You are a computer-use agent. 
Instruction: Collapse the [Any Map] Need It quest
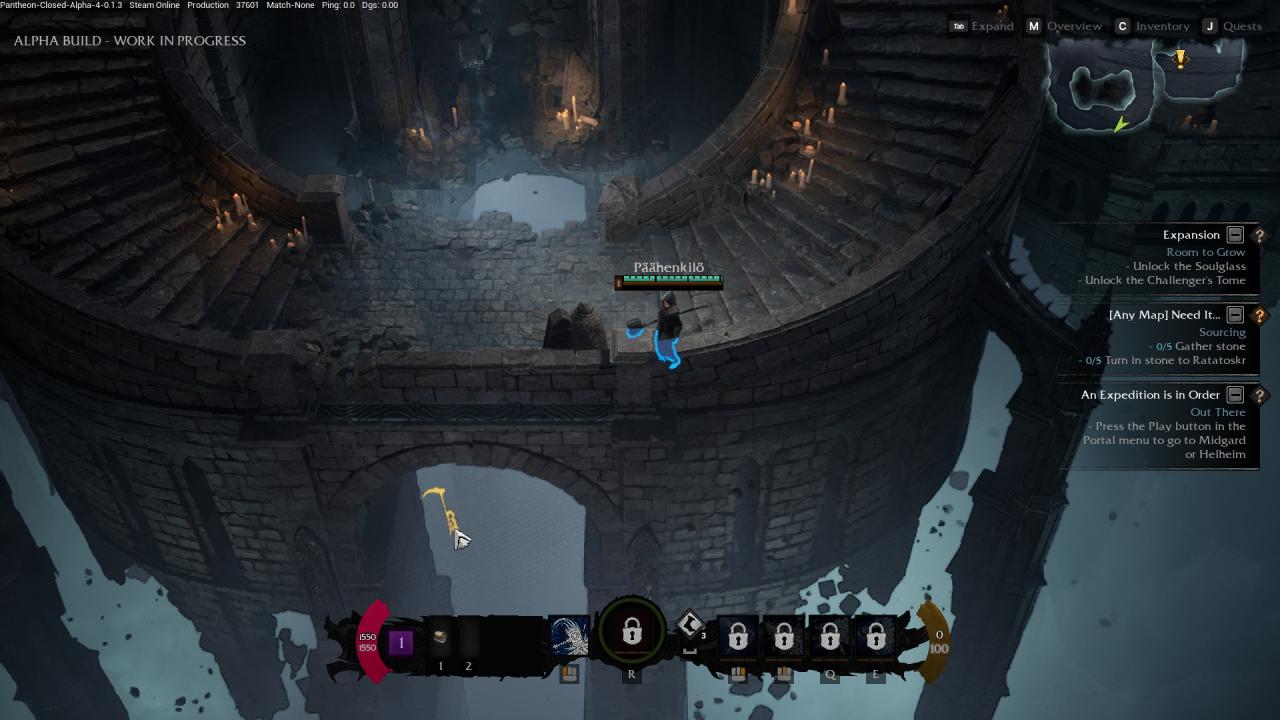click(x=1235, y=315)
